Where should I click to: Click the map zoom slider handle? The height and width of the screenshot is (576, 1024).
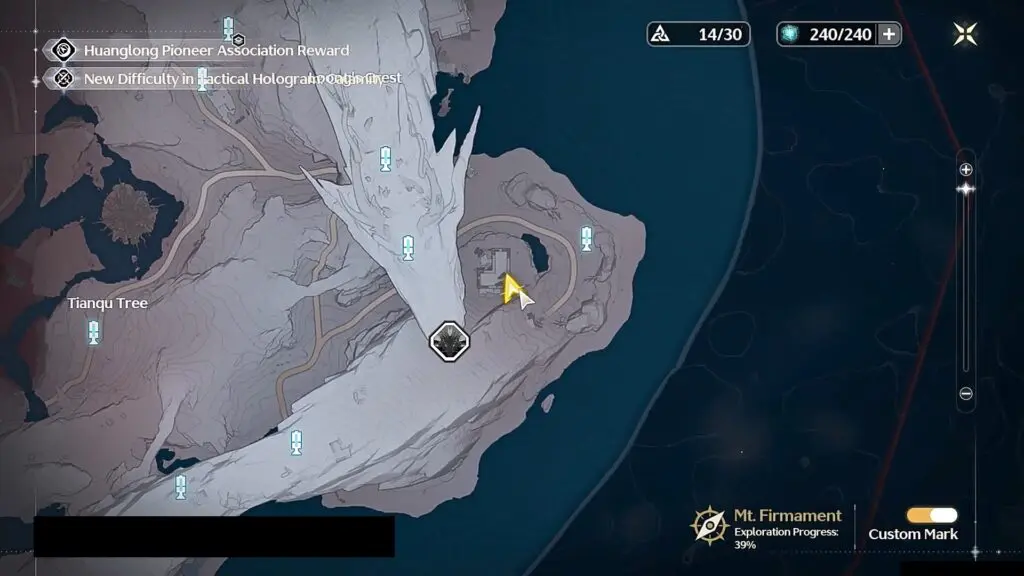tap(966, 189)
